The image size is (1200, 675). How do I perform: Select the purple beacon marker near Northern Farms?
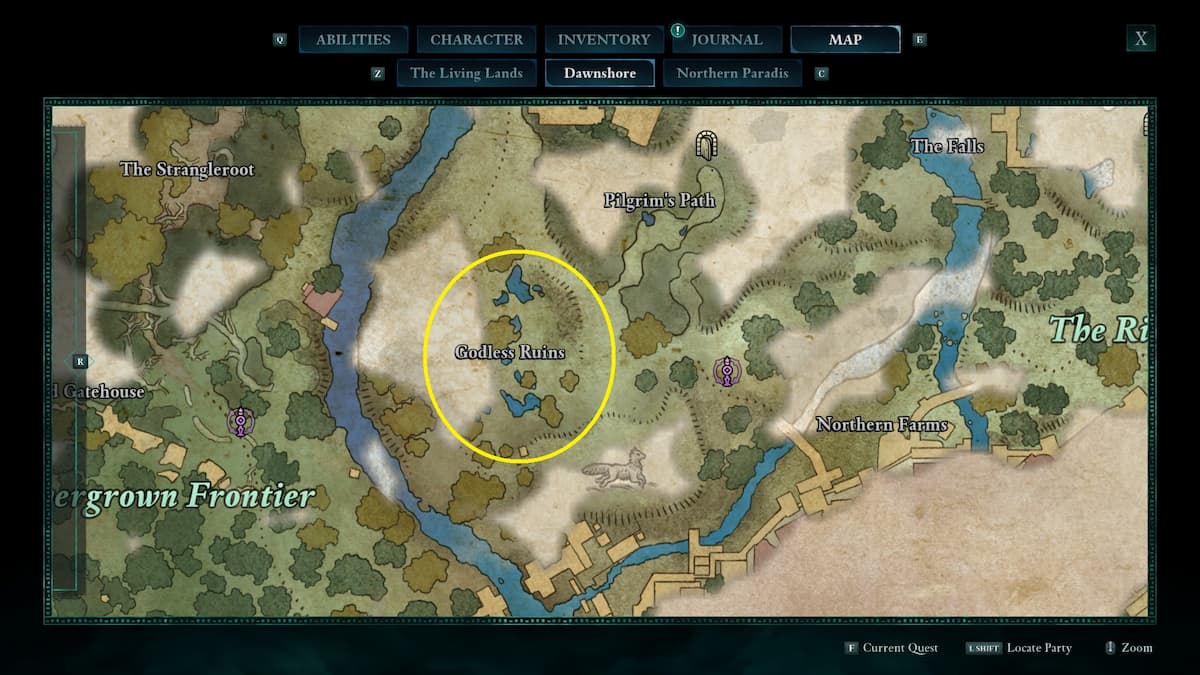(x=726, y=372)
